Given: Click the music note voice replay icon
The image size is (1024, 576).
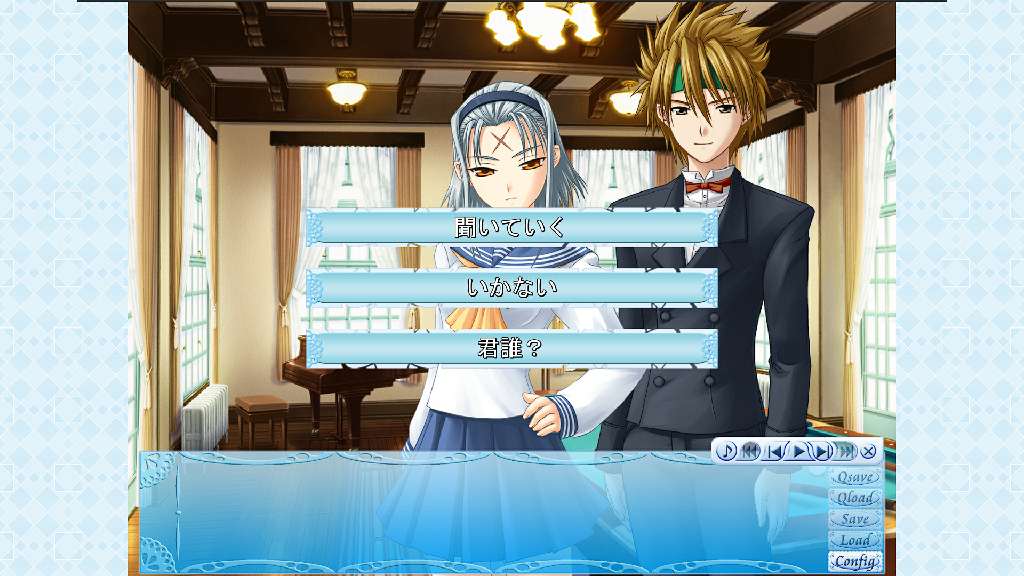Looking at the screenshot, I should pyautogui.click(x=727, y=451).
